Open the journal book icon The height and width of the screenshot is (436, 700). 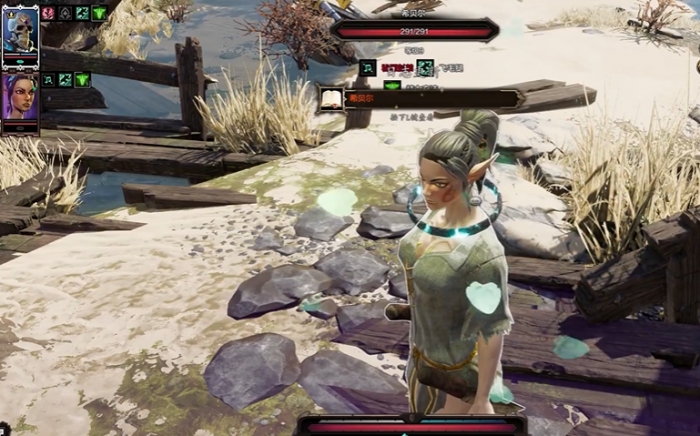[331, 98]
